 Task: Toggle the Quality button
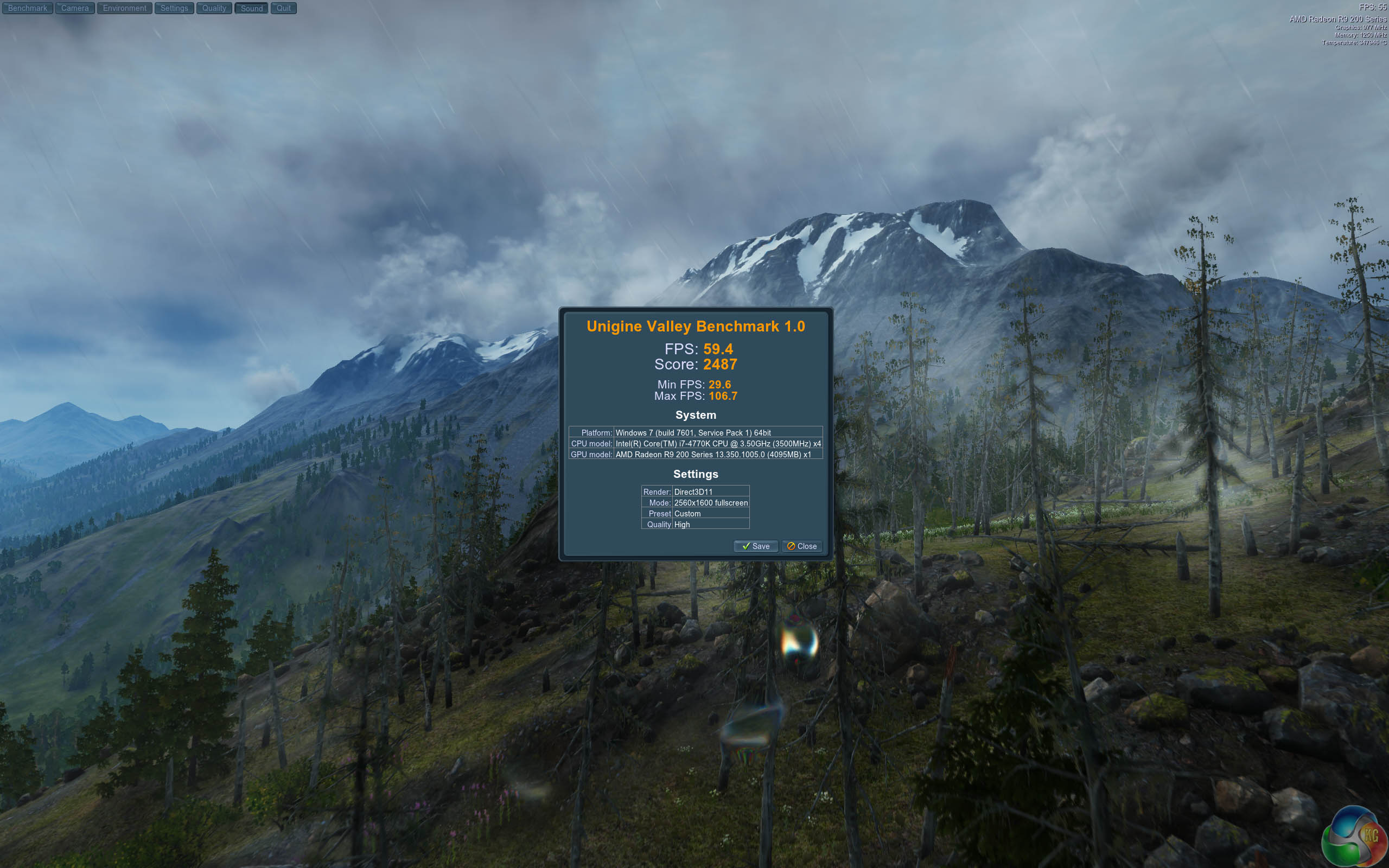click(214, 8)
